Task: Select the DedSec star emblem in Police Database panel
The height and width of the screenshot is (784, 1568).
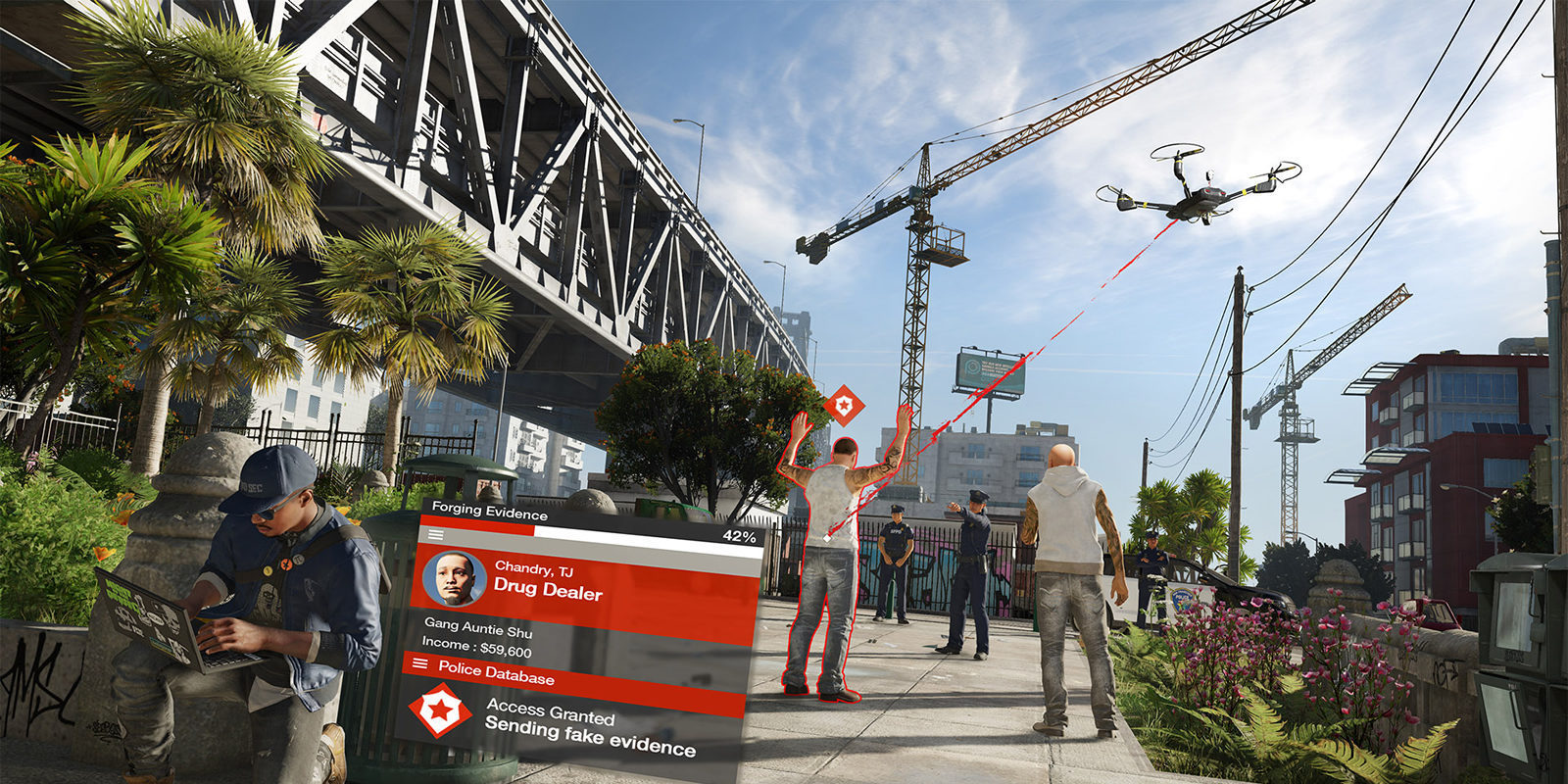Action: click(x=440, y=710)
